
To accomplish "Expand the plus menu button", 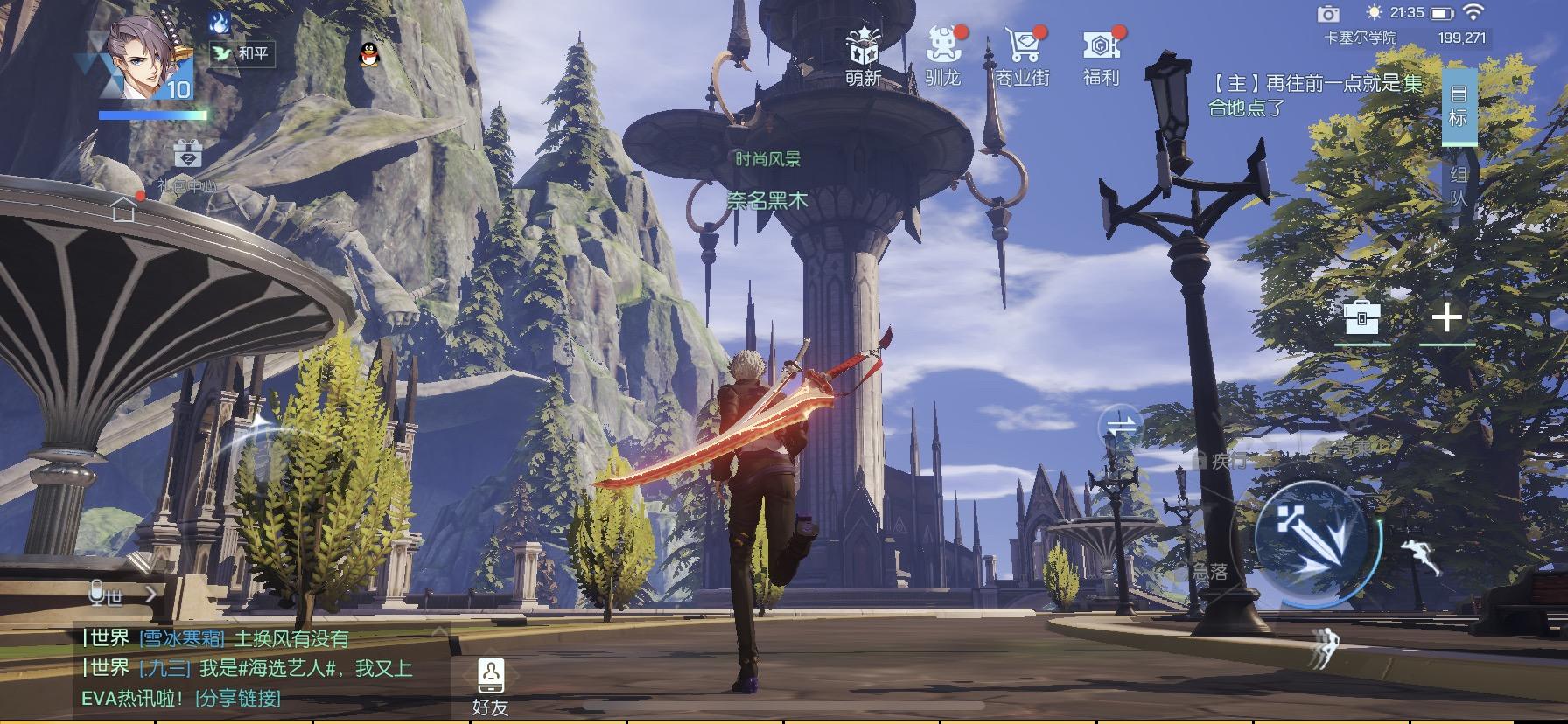I will point(1446,317).
